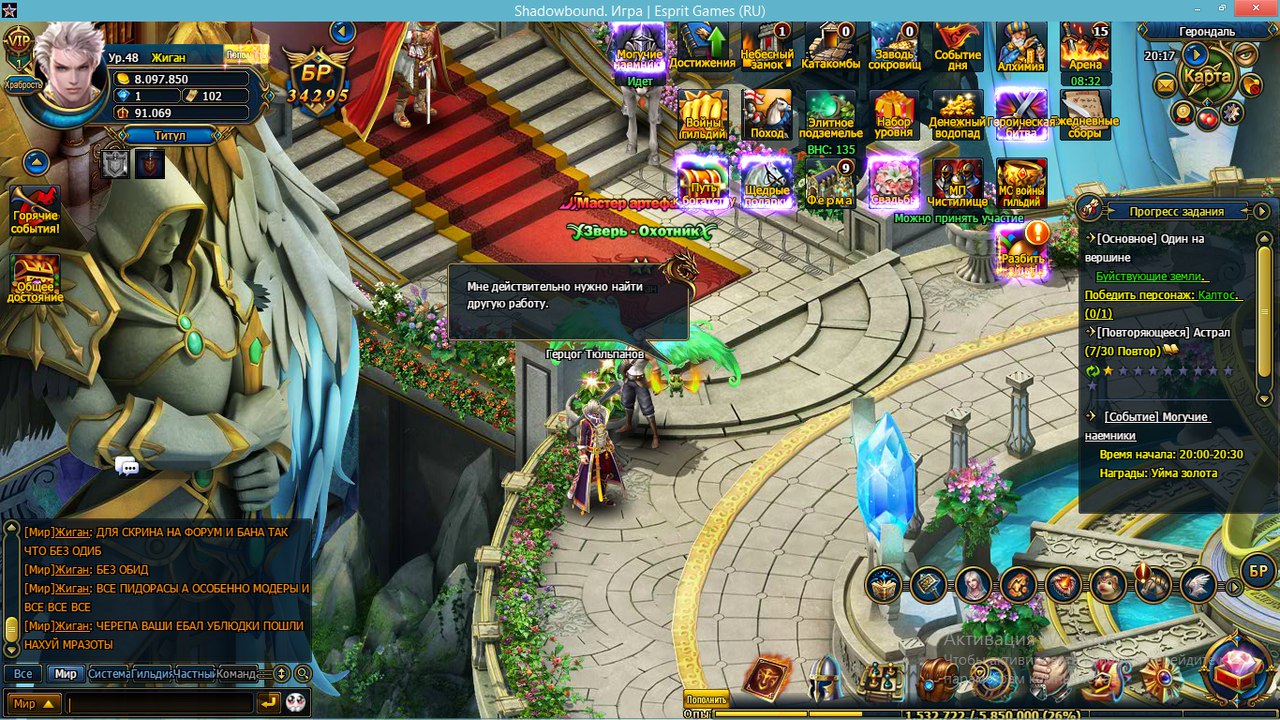This screenshot has height=720, width=1280.
Task: Go to the Арена icon
Action: point(1085,46)
